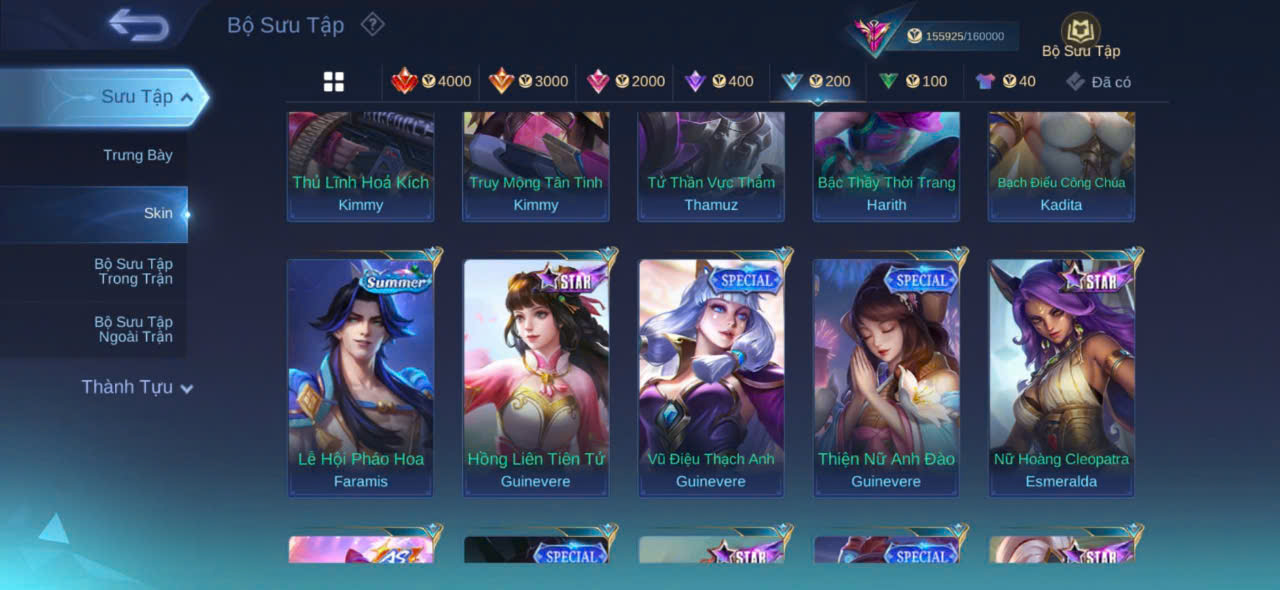The height and width of the screenshot is (590, 1280).
Task: Select the Skin sidebar entry
Action: pos(157,213)
